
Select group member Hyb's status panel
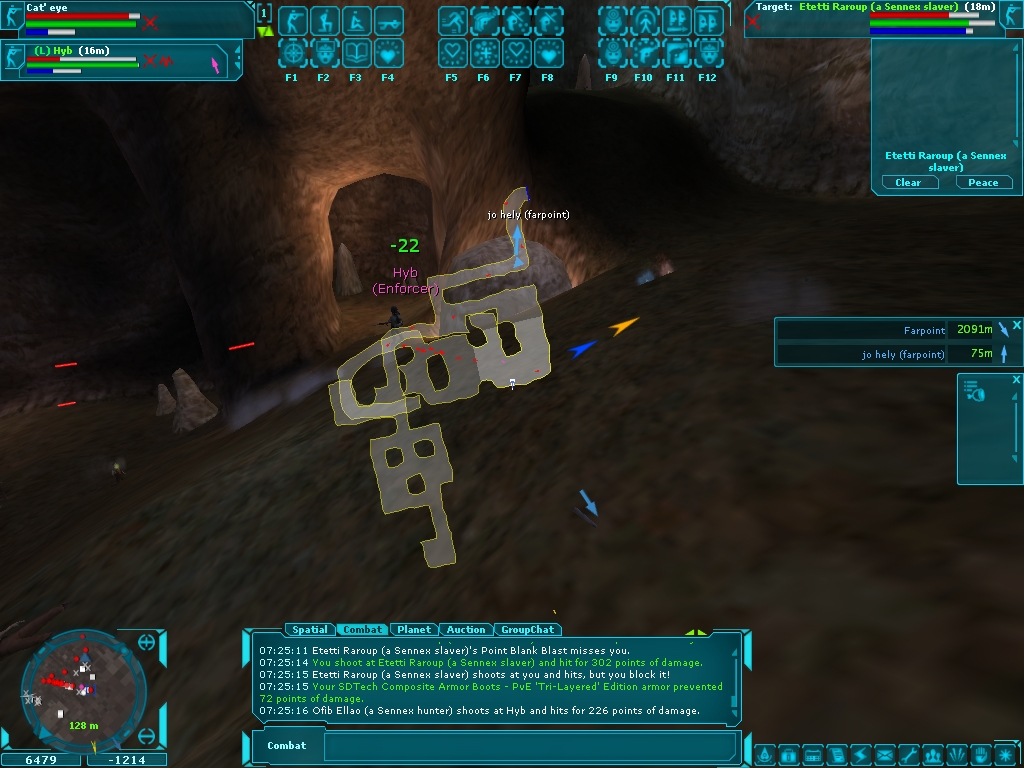click(120, 60)
